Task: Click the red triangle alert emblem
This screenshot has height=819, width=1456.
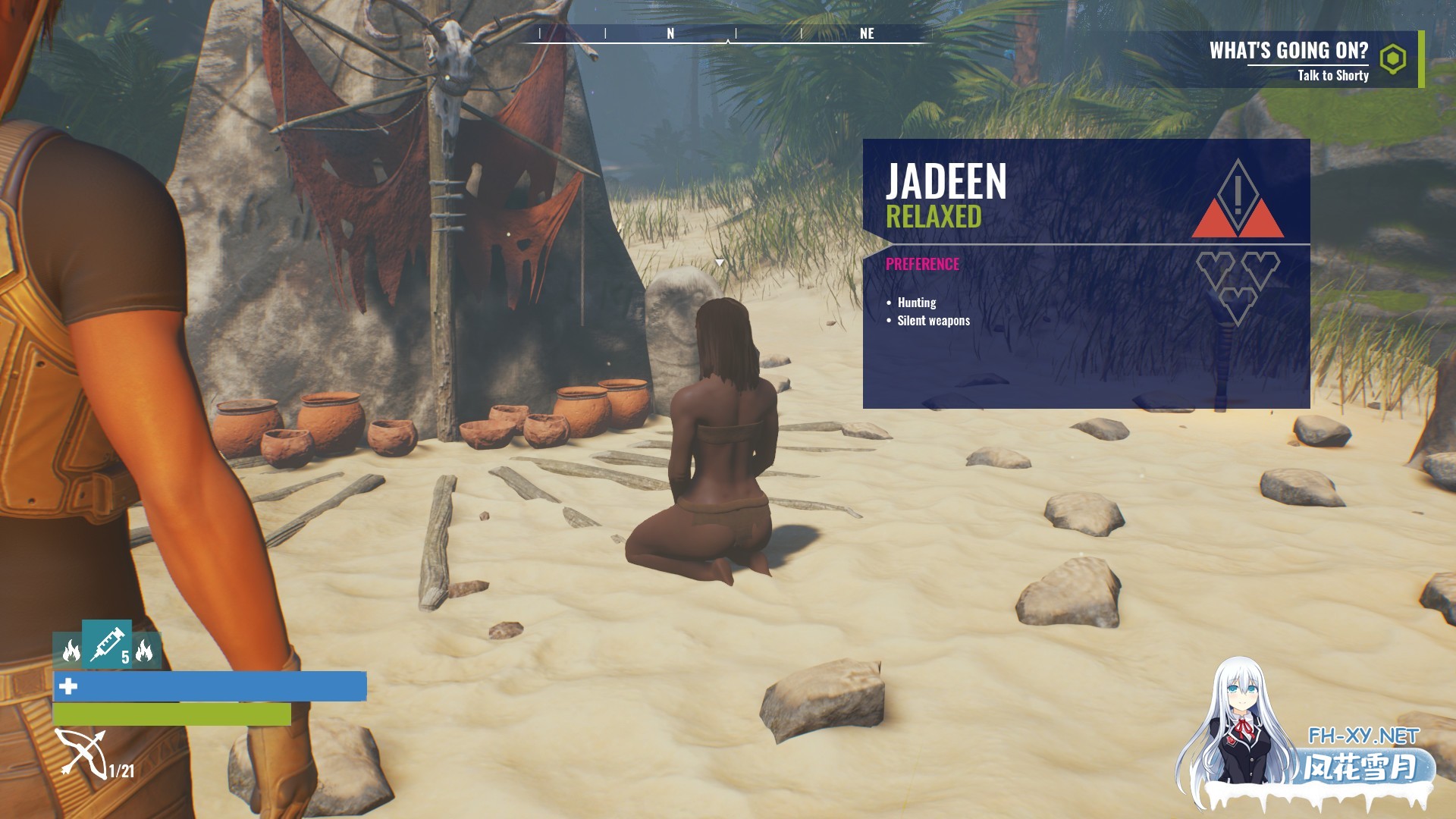Action: (x=1238, y=200)
